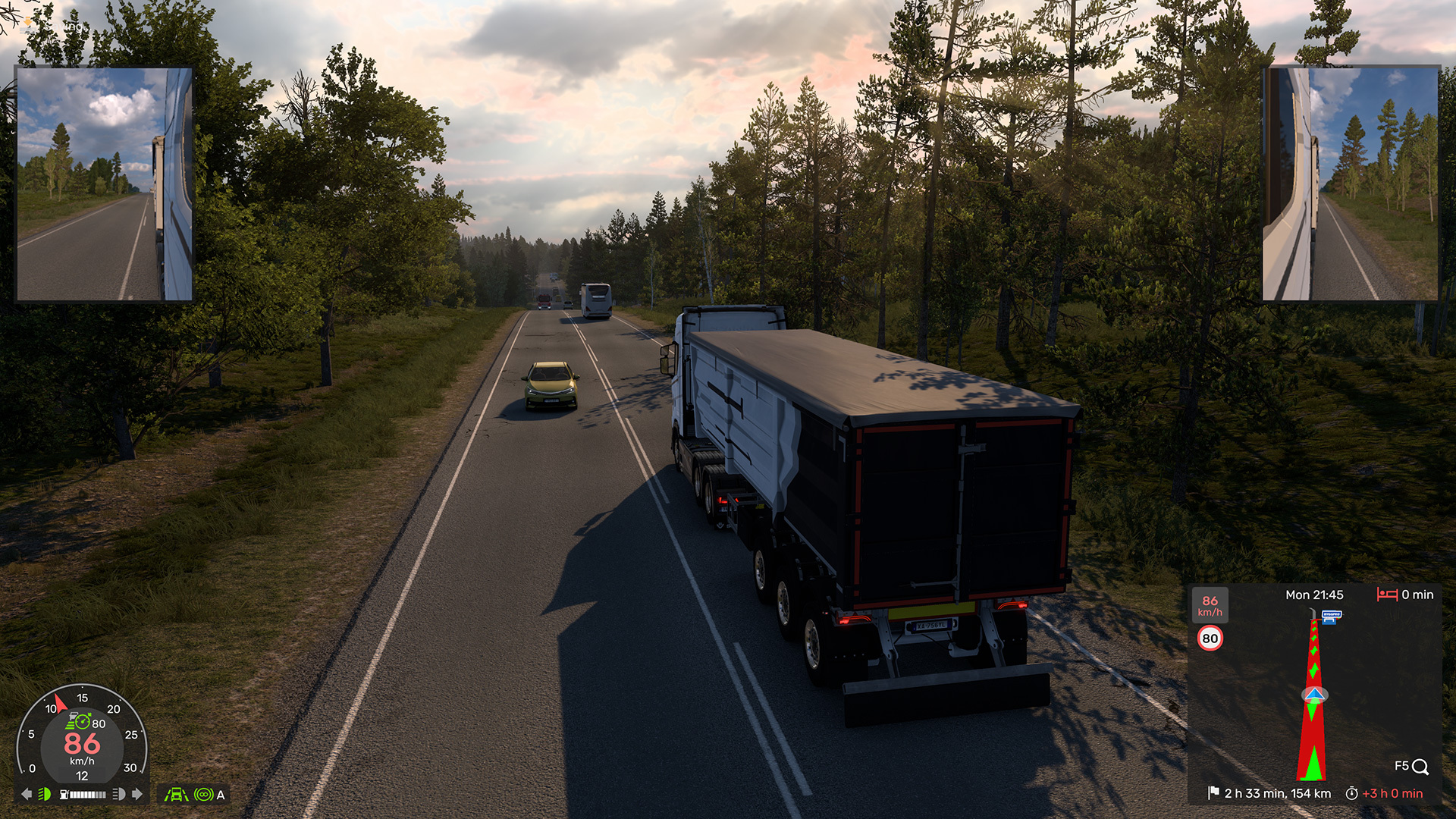
Task: Toggle the left turn signal arrow
Action: 27,794
